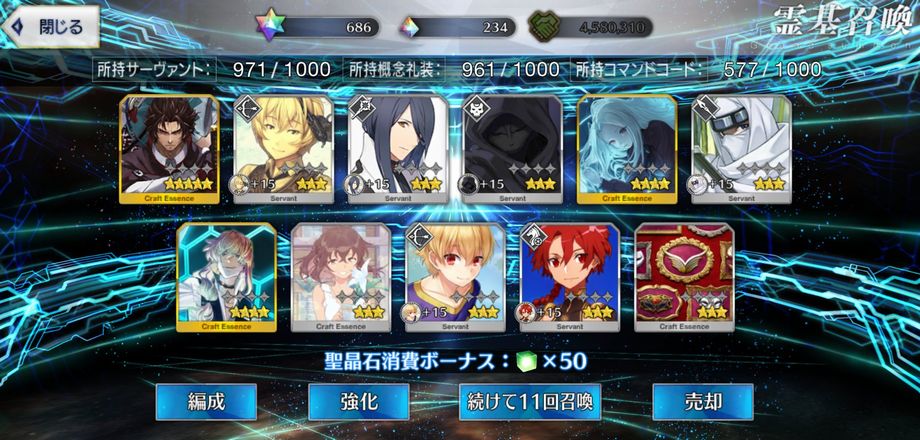Select the black hooded figure Servant card
This screenshot has height=440, width=920.
pyautogui.click(x=511, y=148)
